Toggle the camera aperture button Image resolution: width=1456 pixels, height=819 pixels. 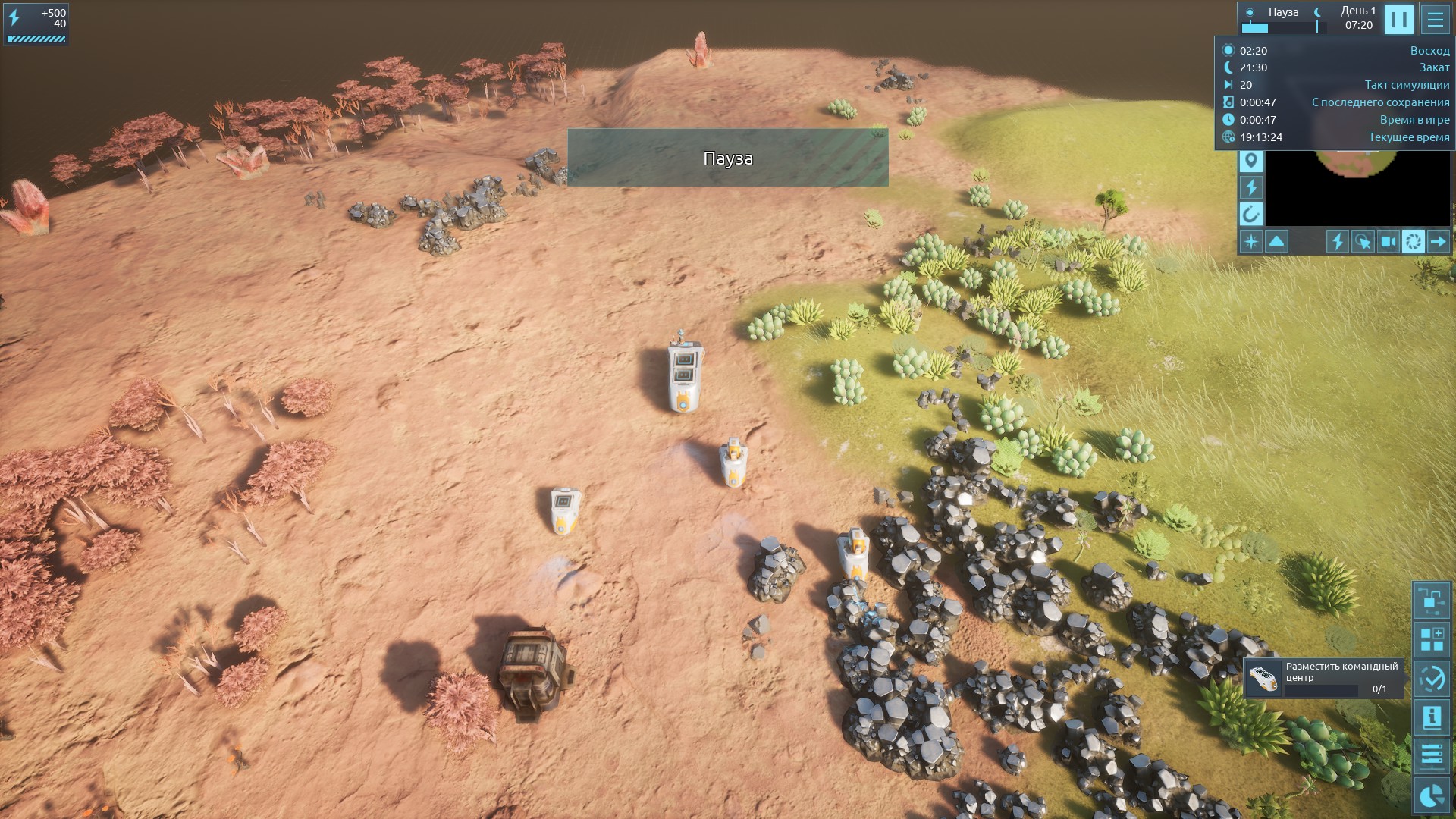tap(1414, 242)
